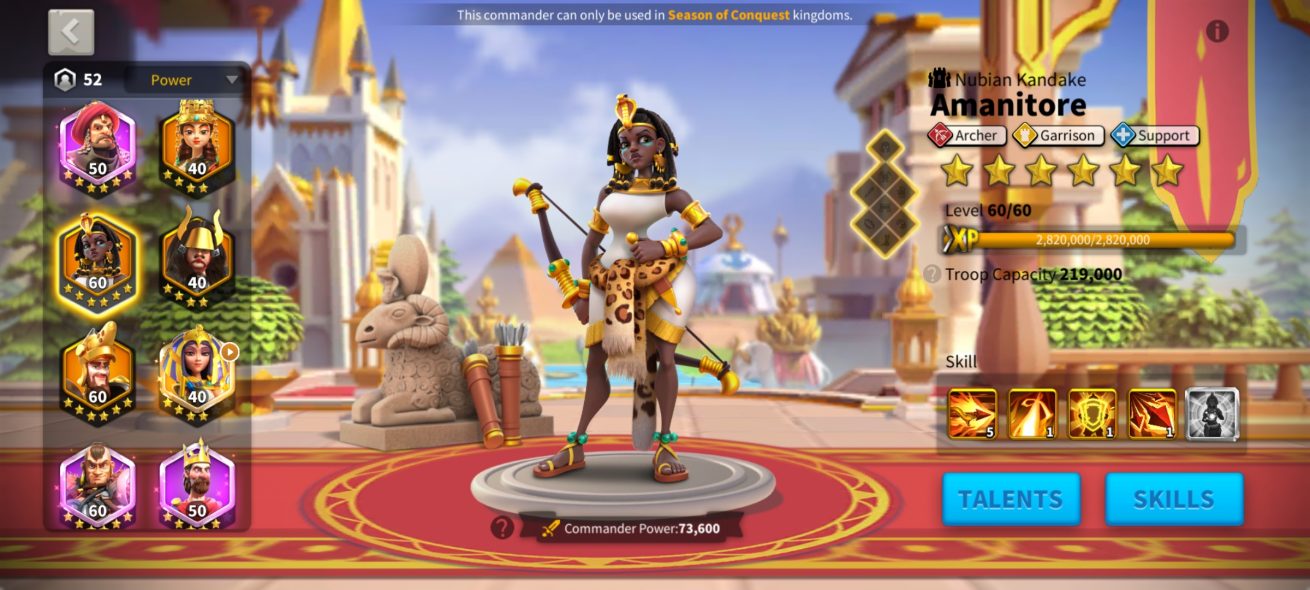Click the info icon near the banner
1310x590 pixels.
[x=1217, y=31]
